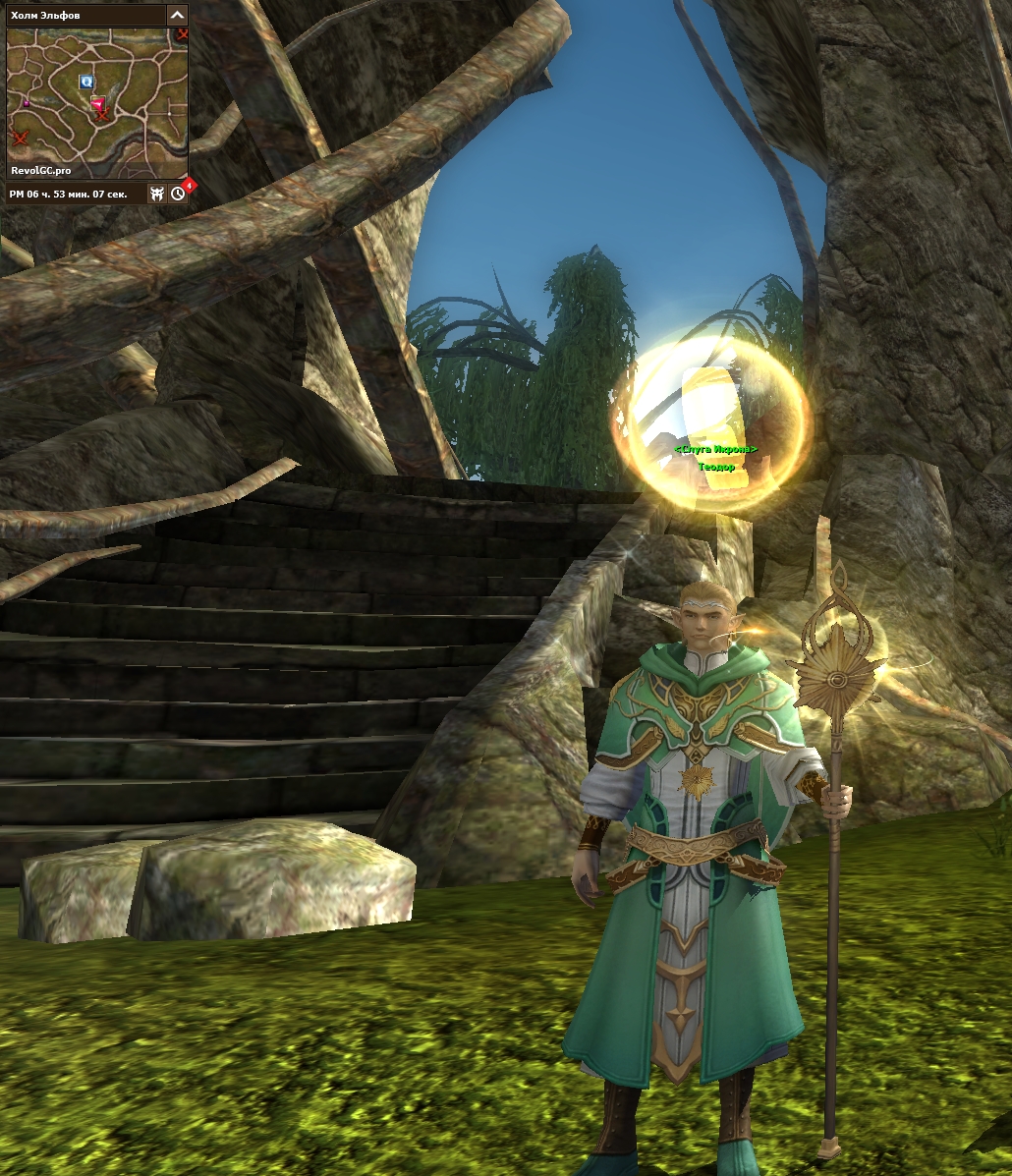Screen dimensions: 1012x1176
Task: Collapse the minimap with the arrow button
Action: [x=177, y=15]
